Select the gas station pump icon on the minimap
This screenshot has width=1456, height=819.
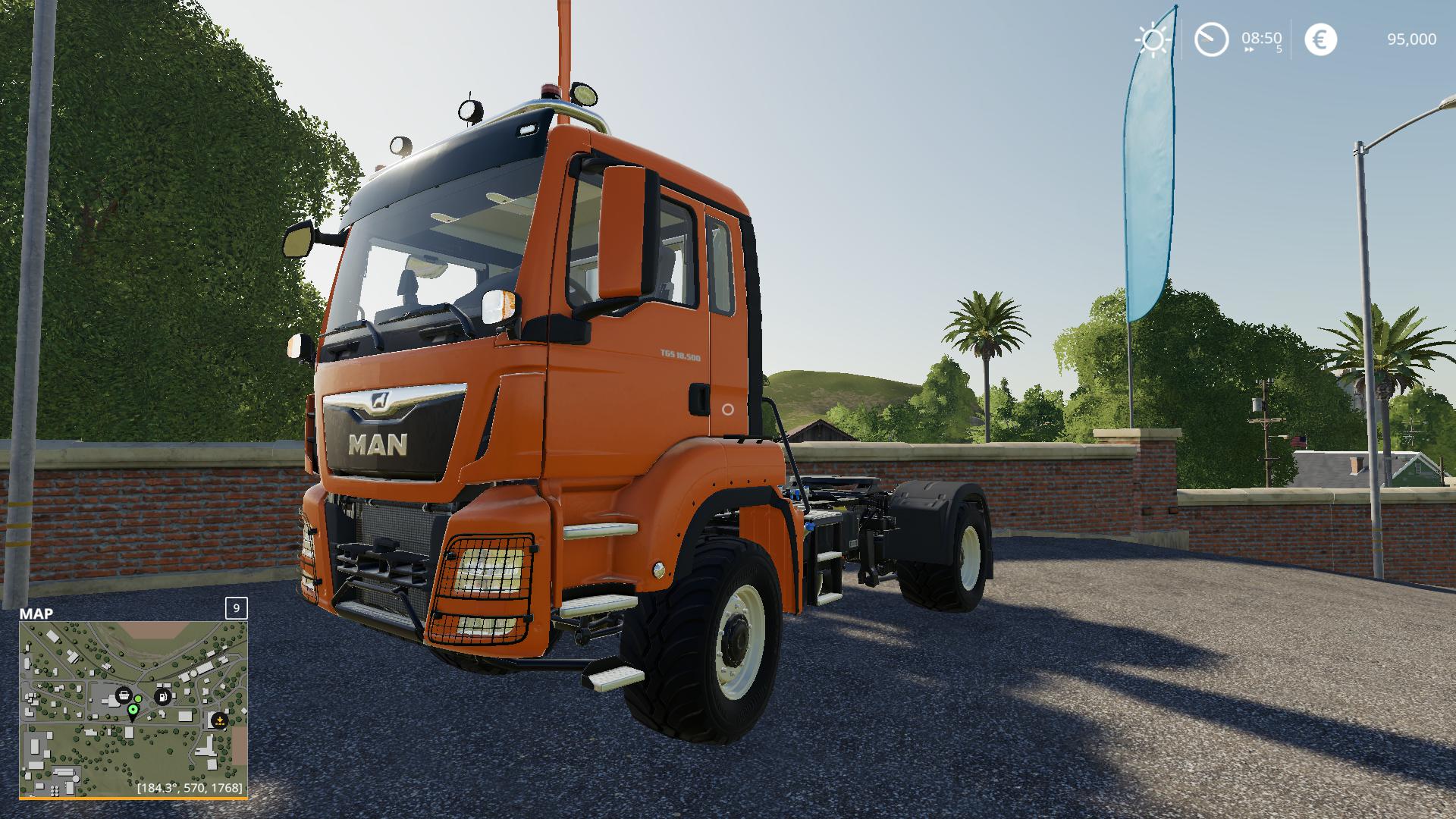pyautogui.click(x=163, y=697)
